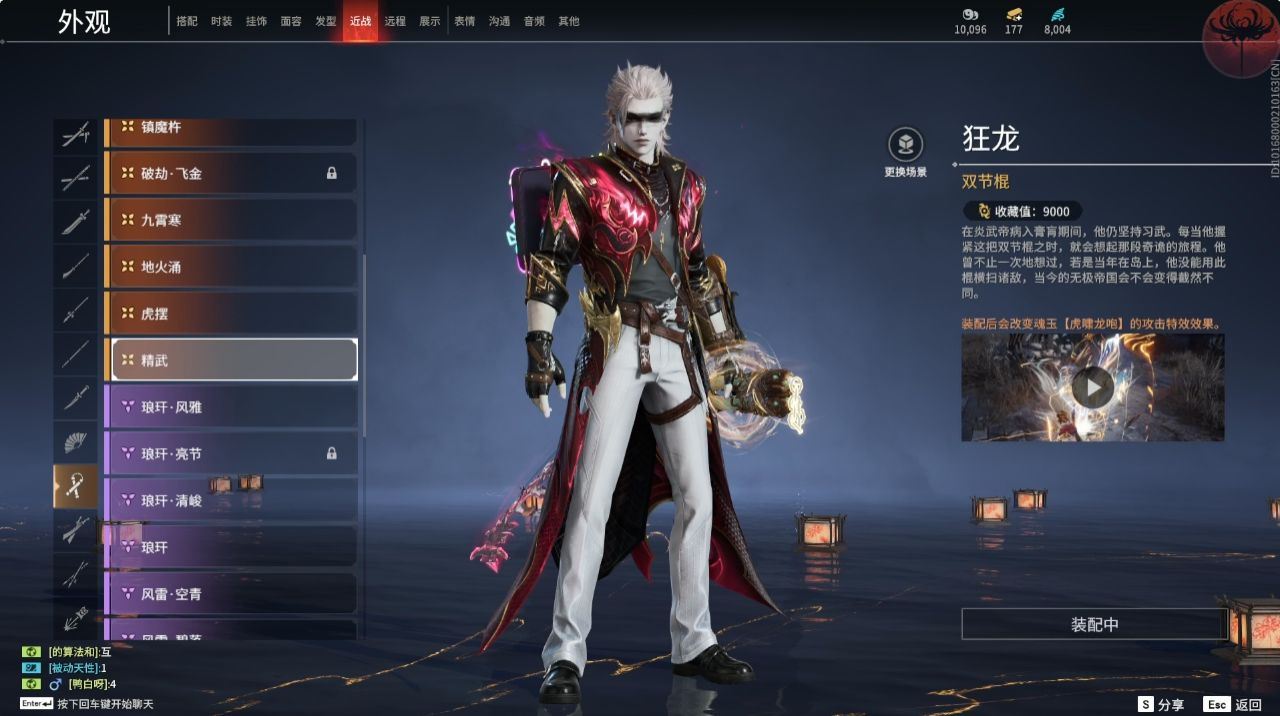Select the 发型 hairstyle tab
This screenshot has height=716, width=1280.
point(326,21)
